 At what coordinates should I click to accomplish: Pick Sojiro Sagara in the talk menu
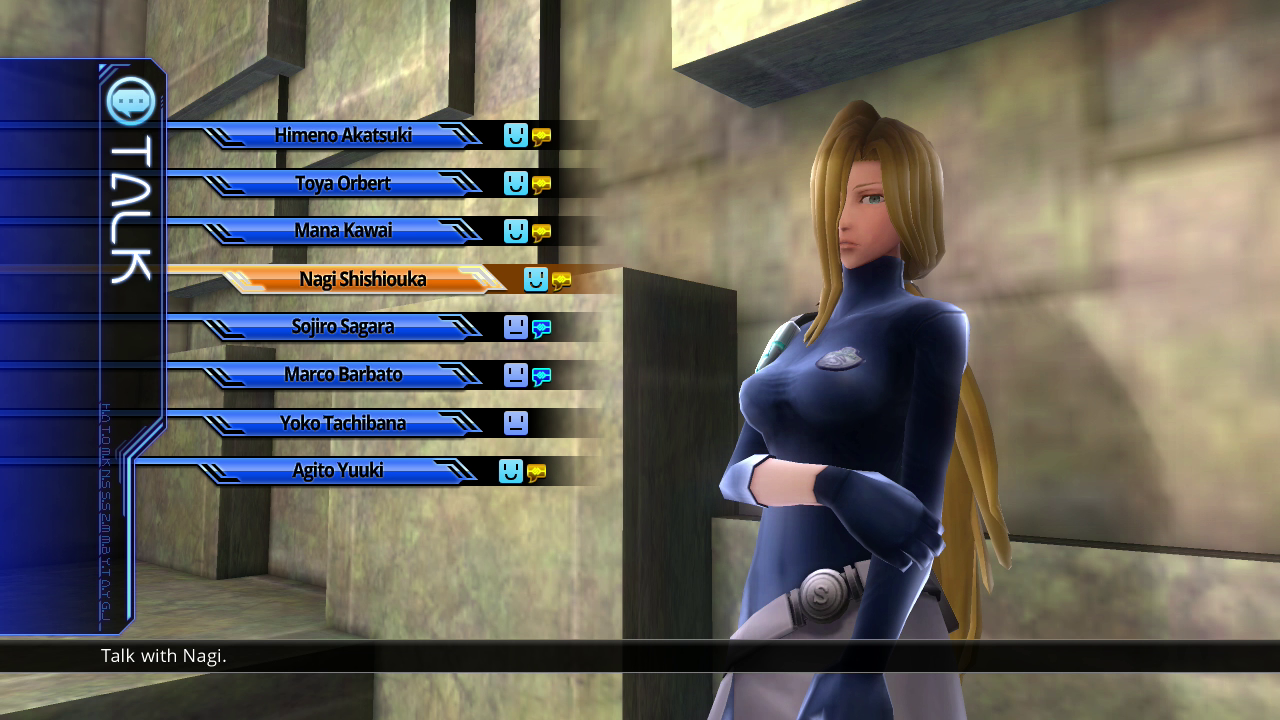click(x=343, y=327)
